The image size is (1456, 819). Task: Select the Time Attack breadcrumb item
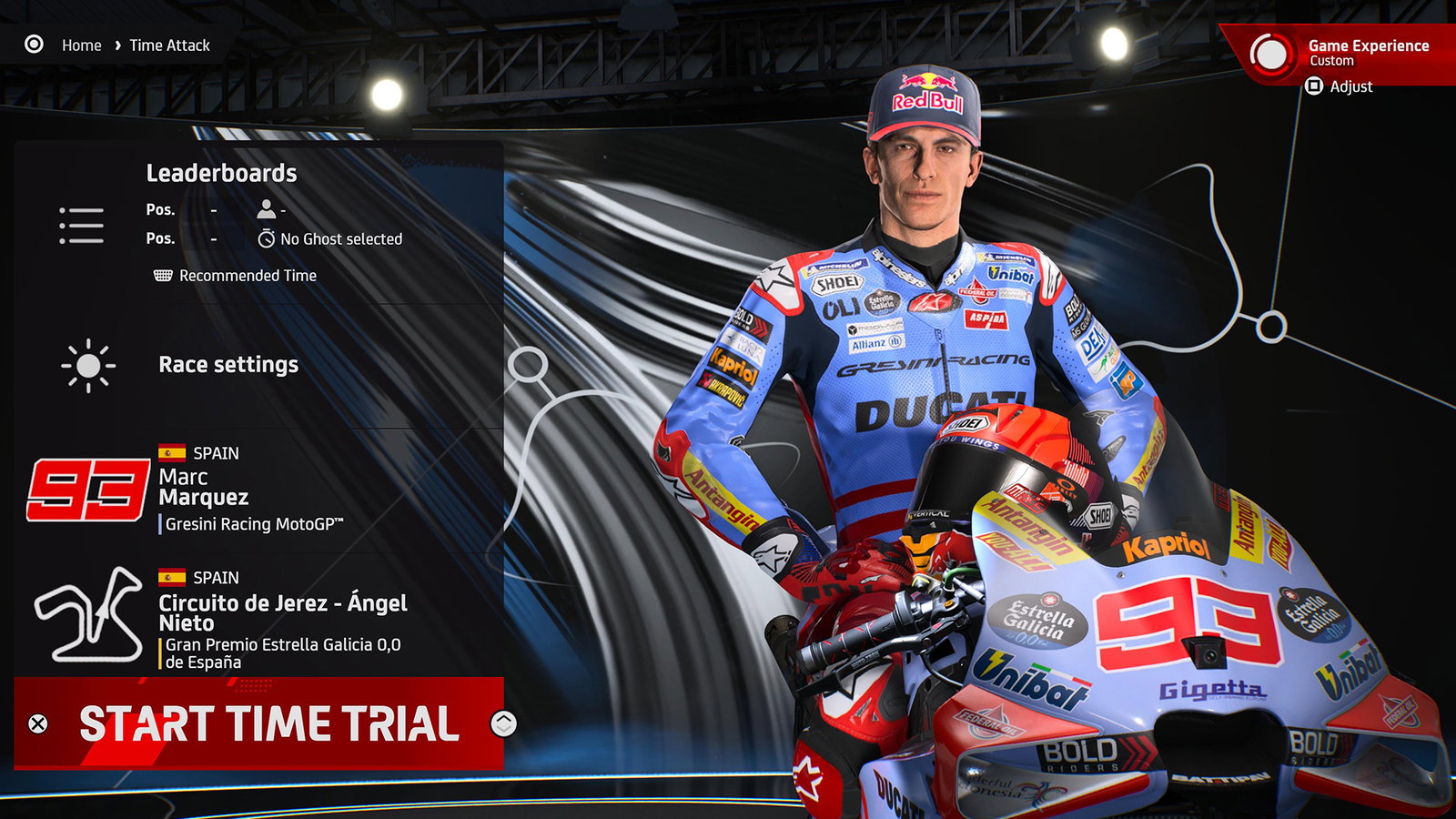coord(169,45)
